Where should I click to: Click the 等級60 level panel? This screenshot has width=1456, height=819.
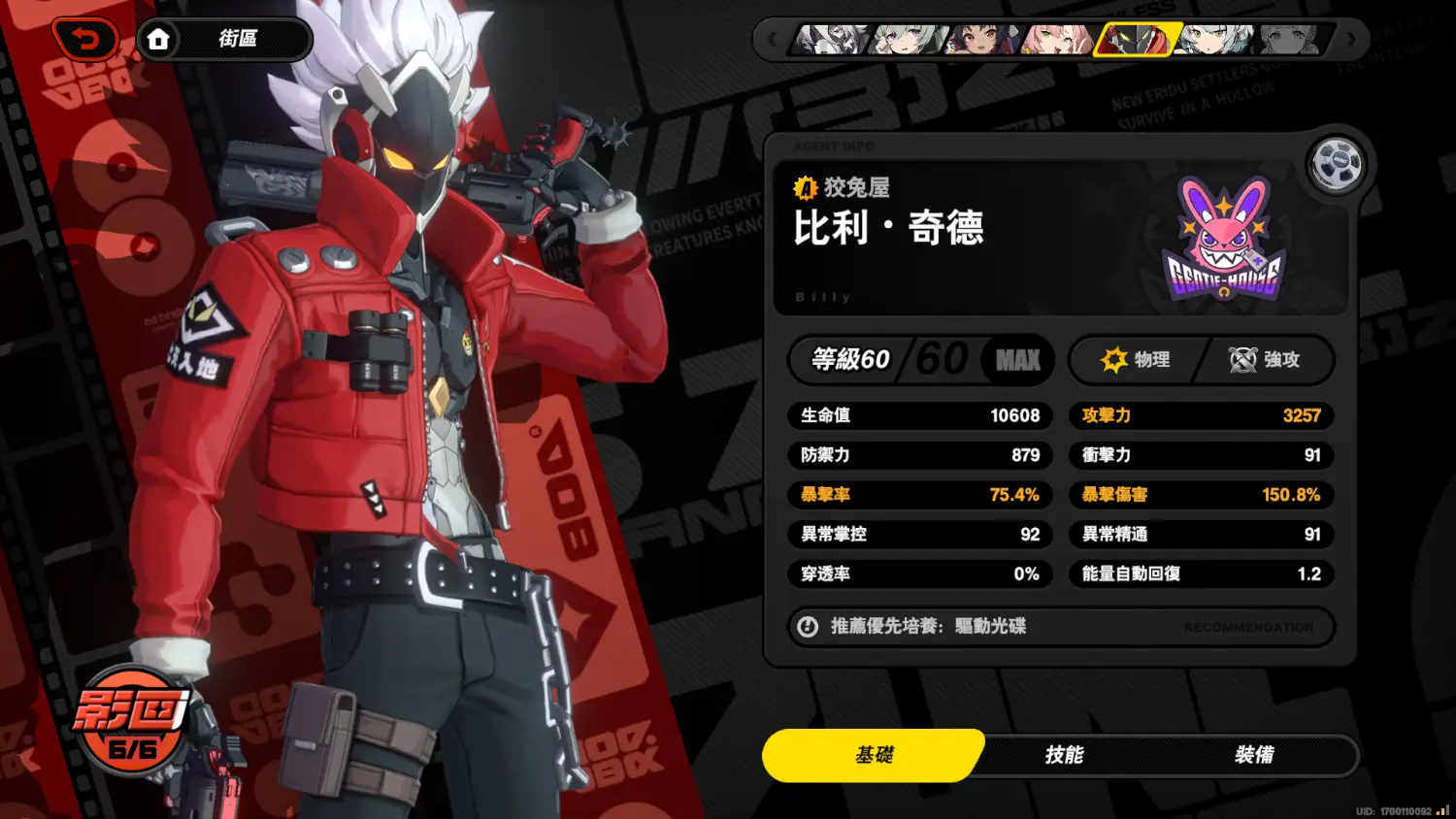tap(920, 360)
